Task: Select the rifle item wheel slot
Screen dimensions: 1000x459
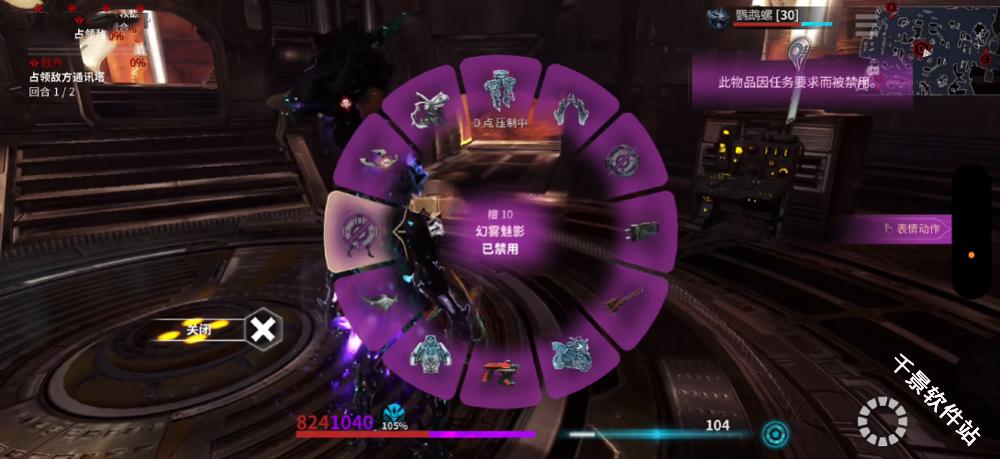Action: pos(623,299)
